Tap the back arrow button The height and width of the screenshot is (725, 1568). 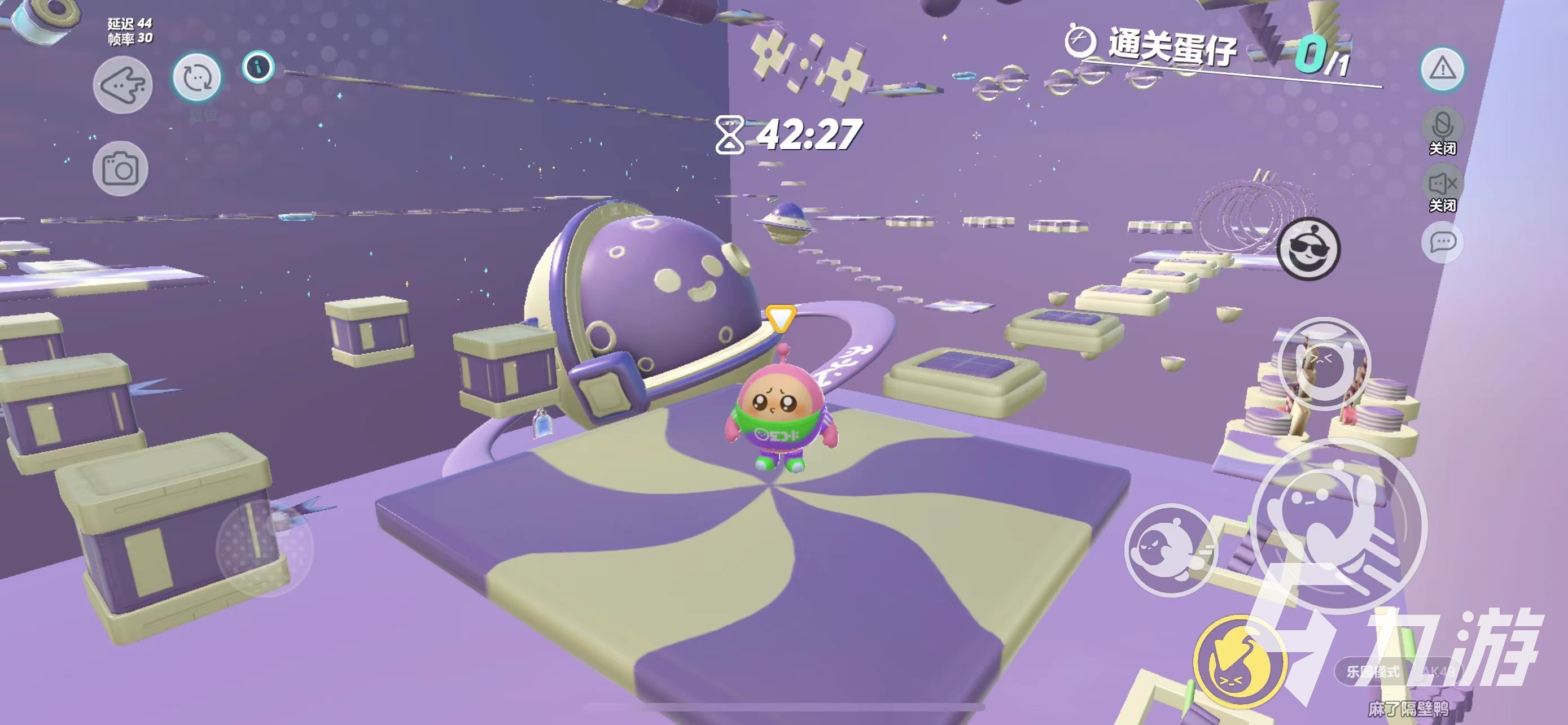122,85
